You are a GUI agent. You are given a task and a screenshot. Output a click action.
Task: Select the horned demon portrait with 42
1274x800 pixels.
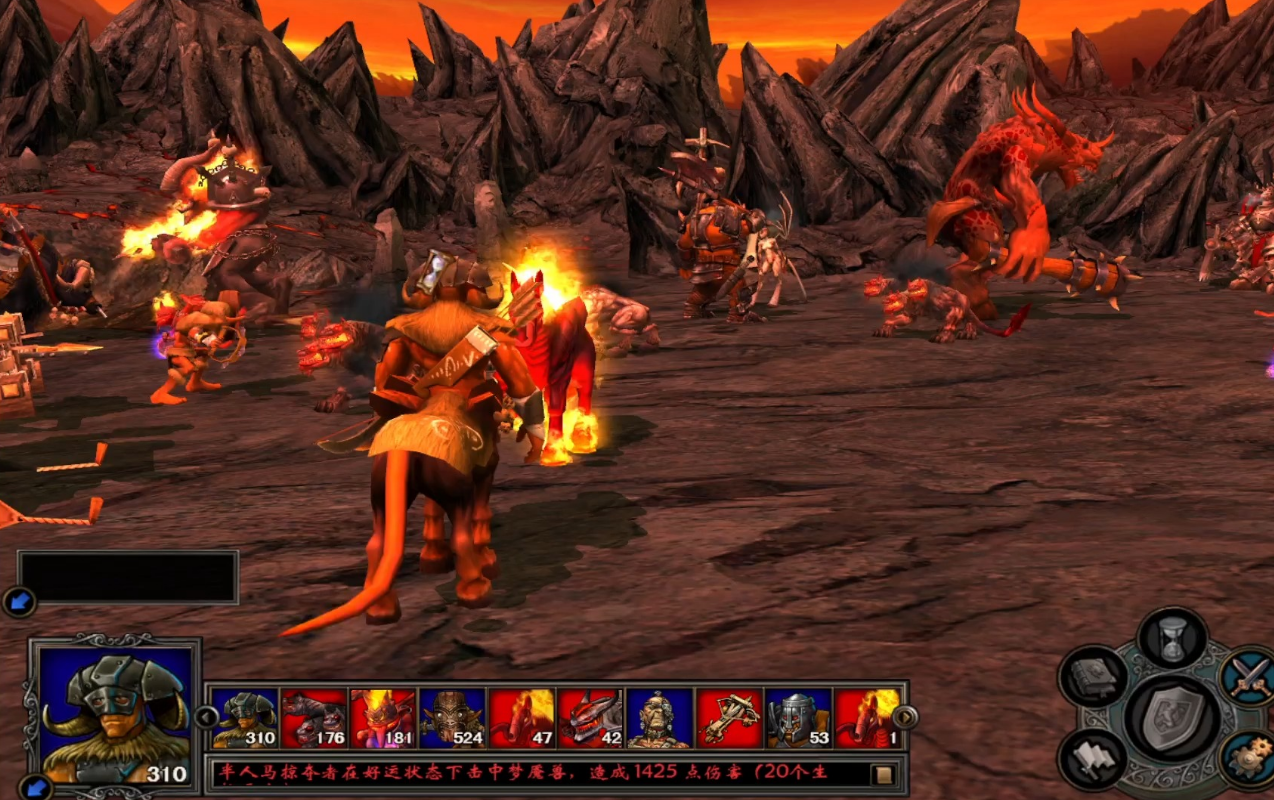(x=590, y=718)
